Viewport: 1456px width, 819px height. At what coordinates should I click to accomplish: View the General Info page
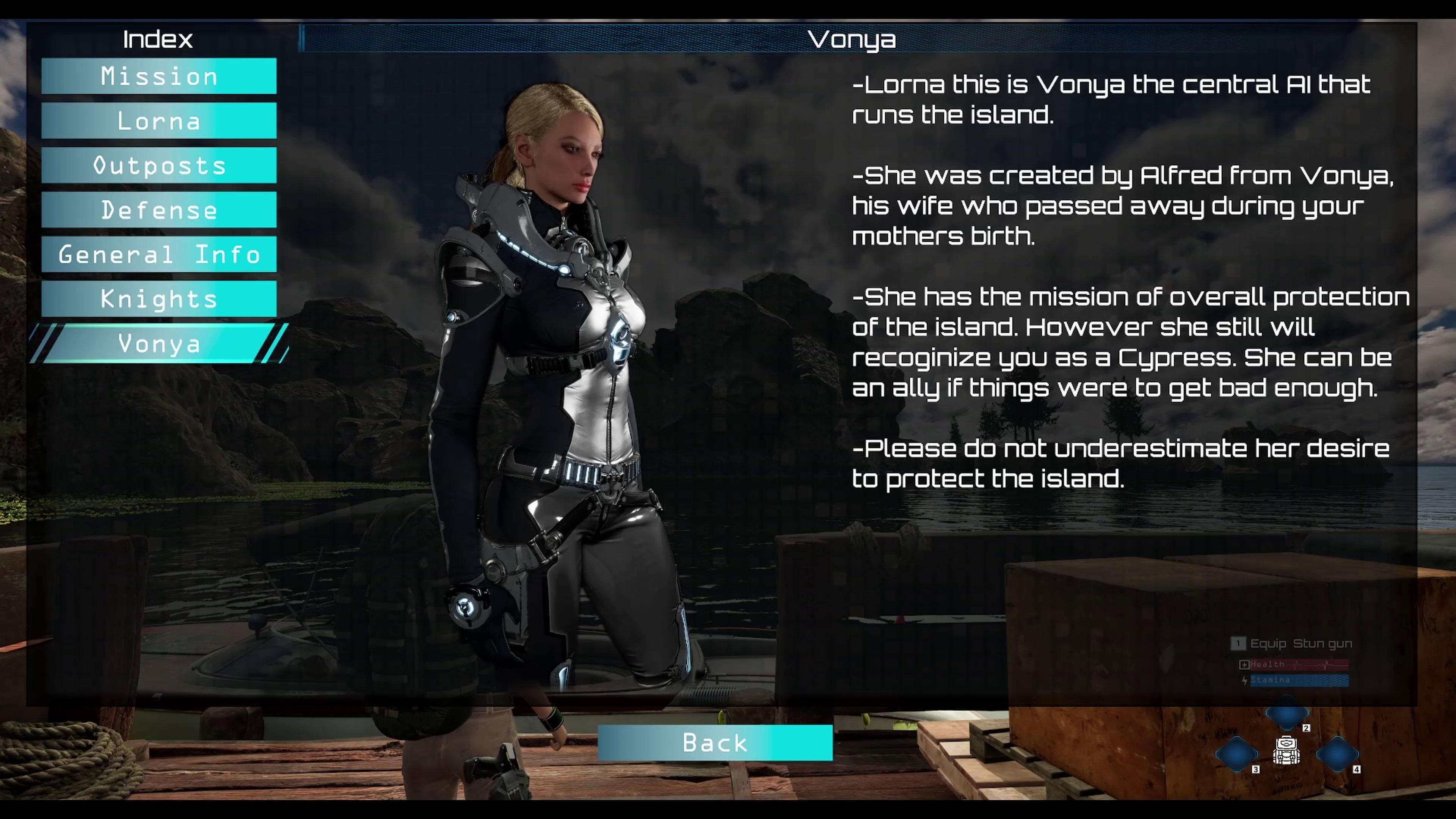pyautogui.click(x=159, y=254)
